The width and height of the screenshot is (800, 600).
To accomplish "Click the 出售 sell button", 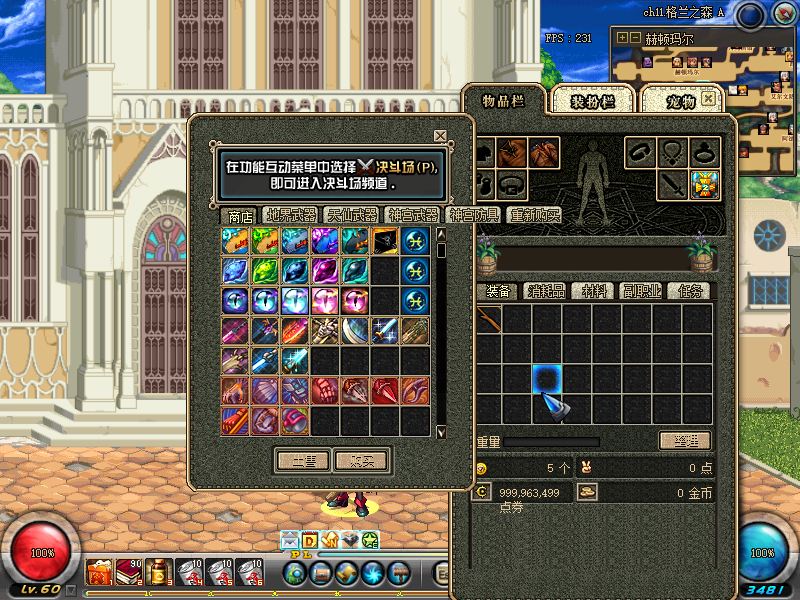I will [303, 461].
